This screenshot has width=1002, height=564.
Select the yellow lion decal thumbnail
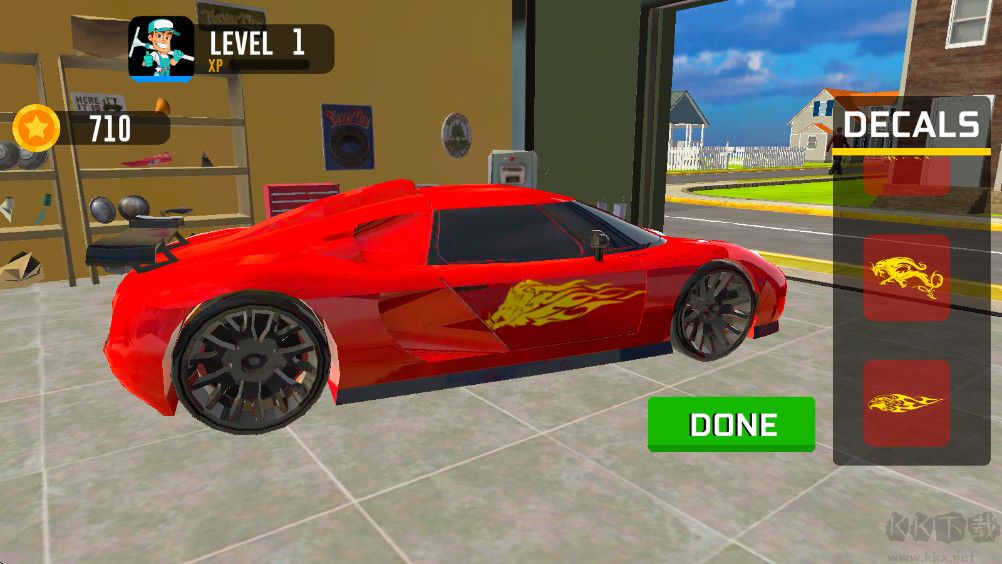tap(906, 278)
